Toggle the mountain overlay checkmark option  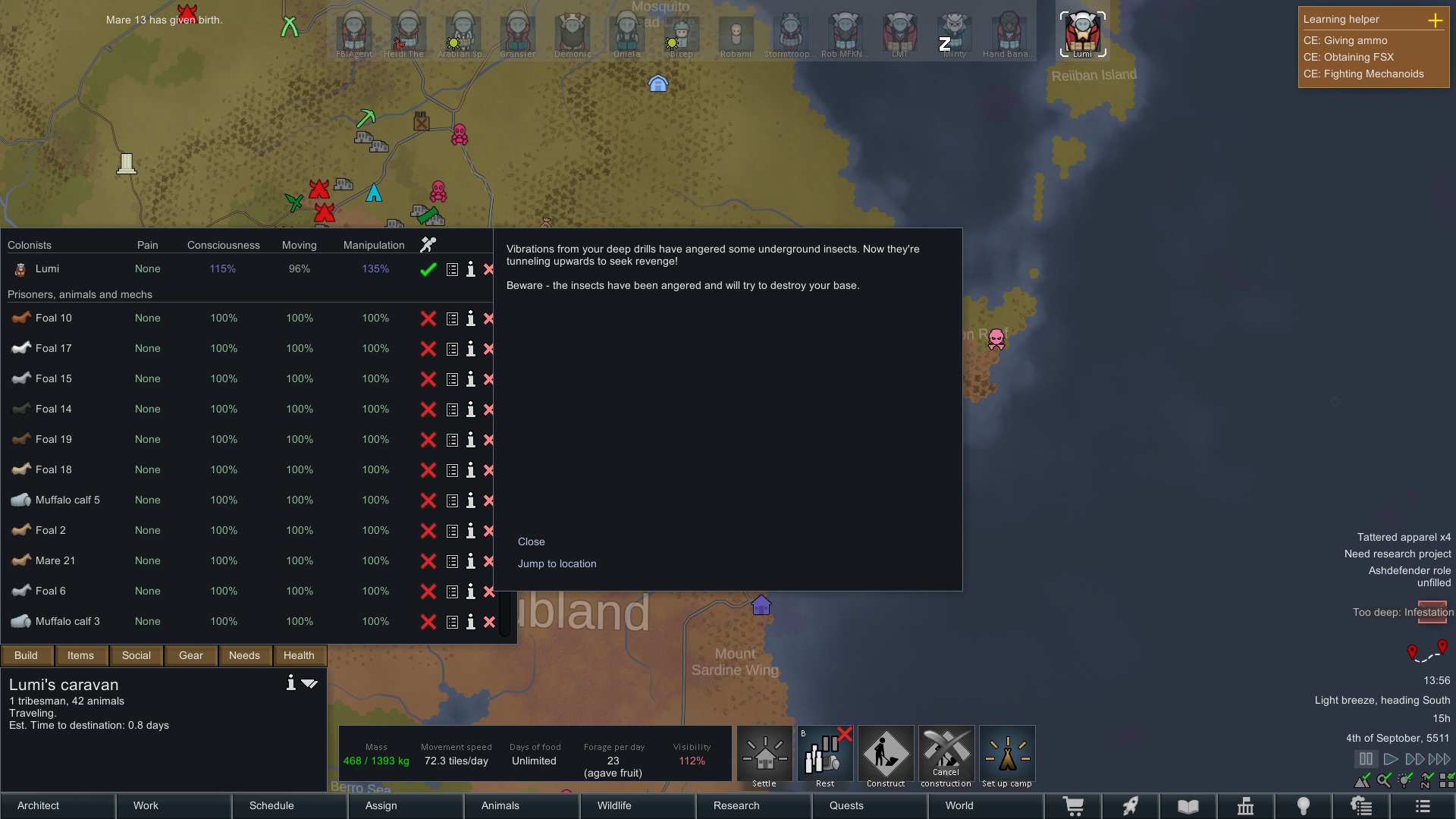coord(1363,780)
